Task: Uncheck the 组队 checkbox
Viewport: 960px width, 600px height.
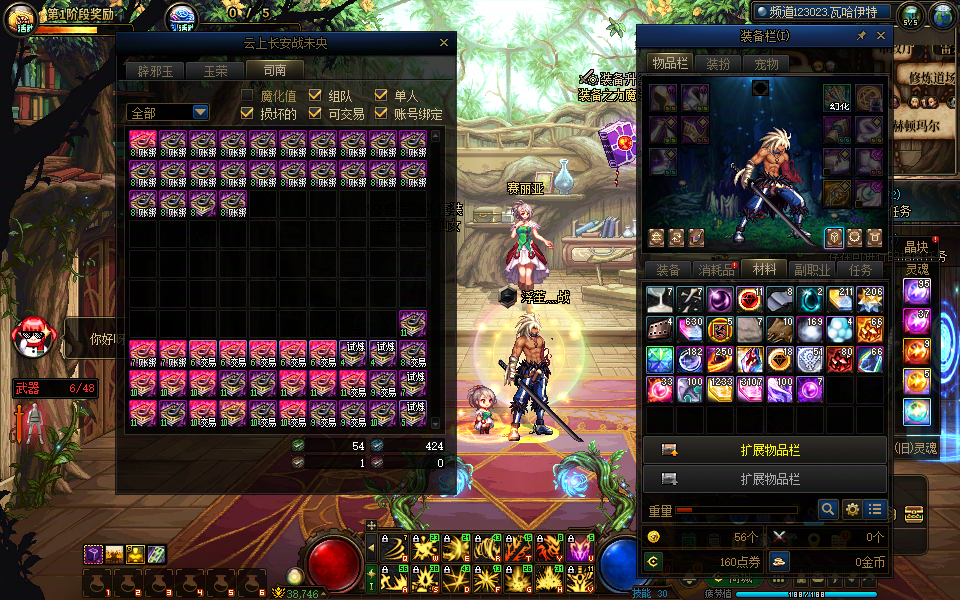Action: [314, 95]
